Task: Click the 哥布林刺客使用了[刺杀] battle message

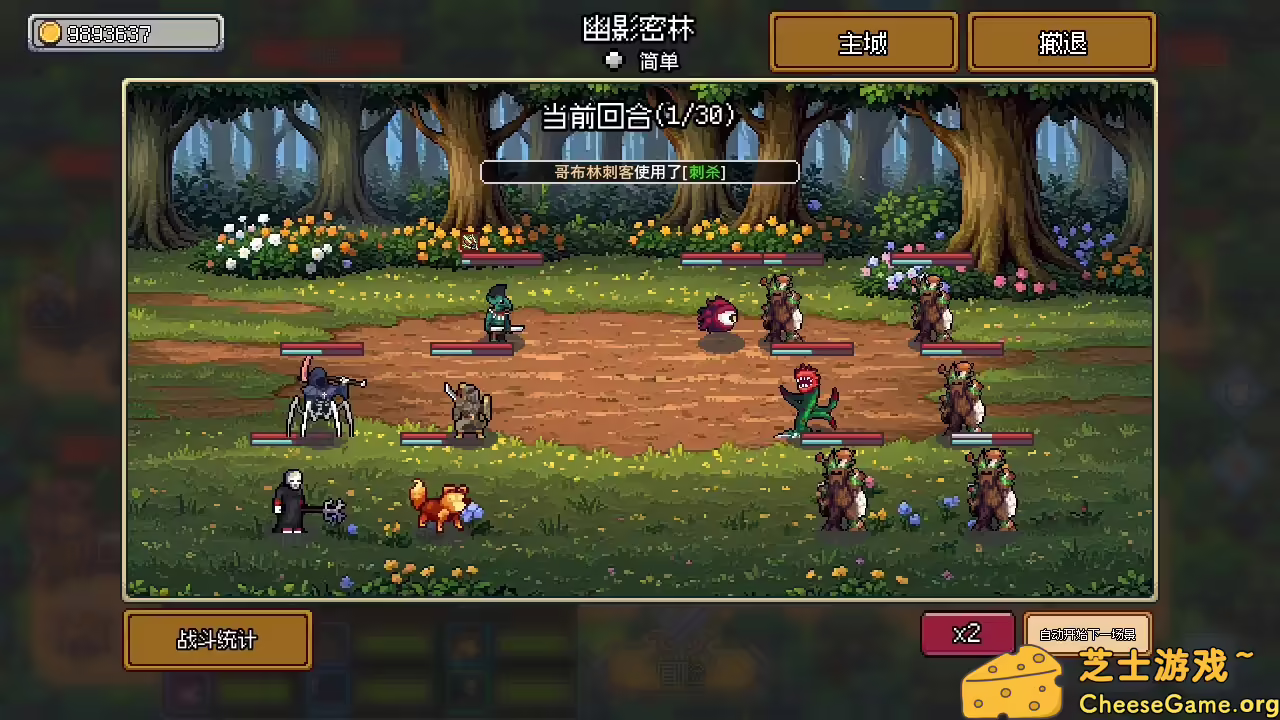Action: (x=639, y=172)
